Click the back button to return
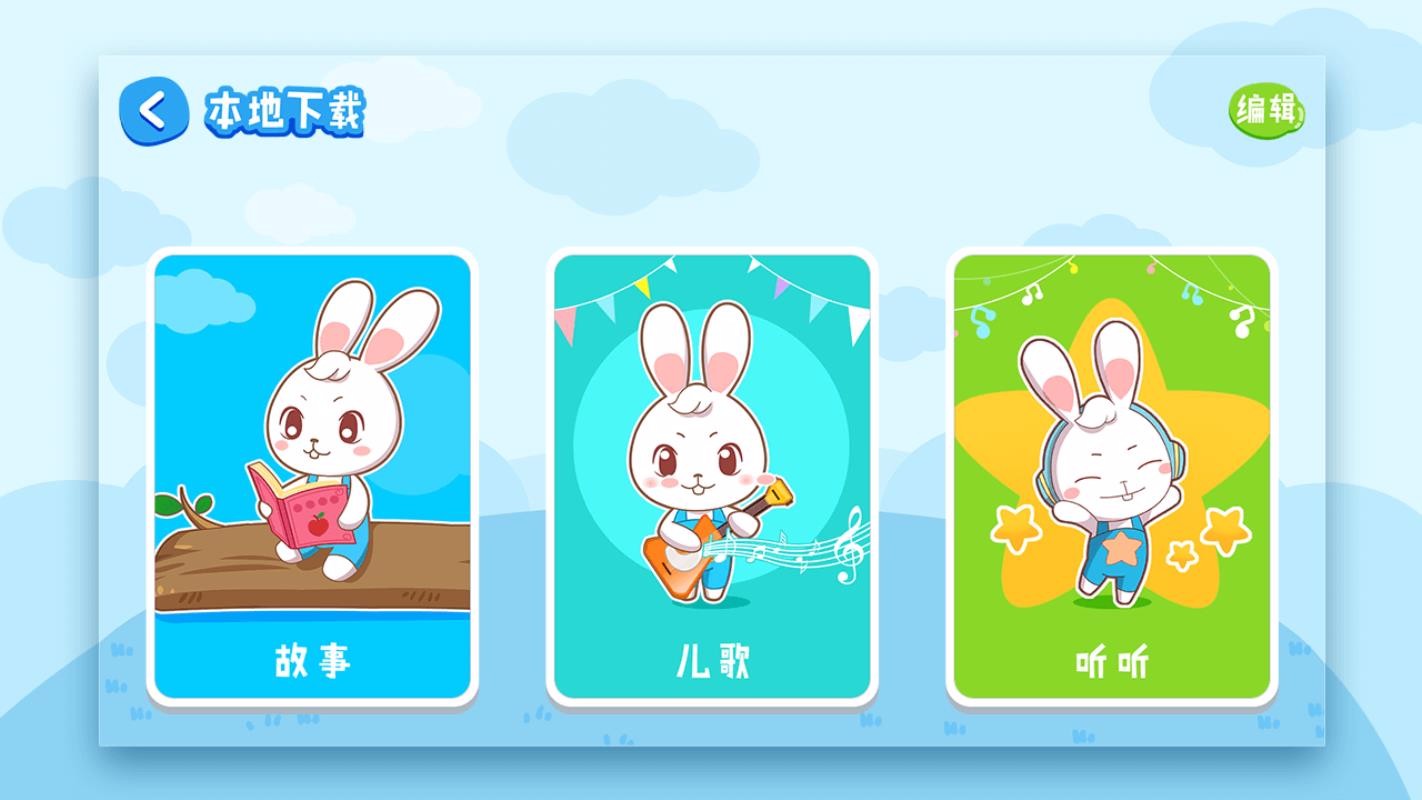Image resolution: width=1422 pixels, height=800 pixels. [152, 110]
